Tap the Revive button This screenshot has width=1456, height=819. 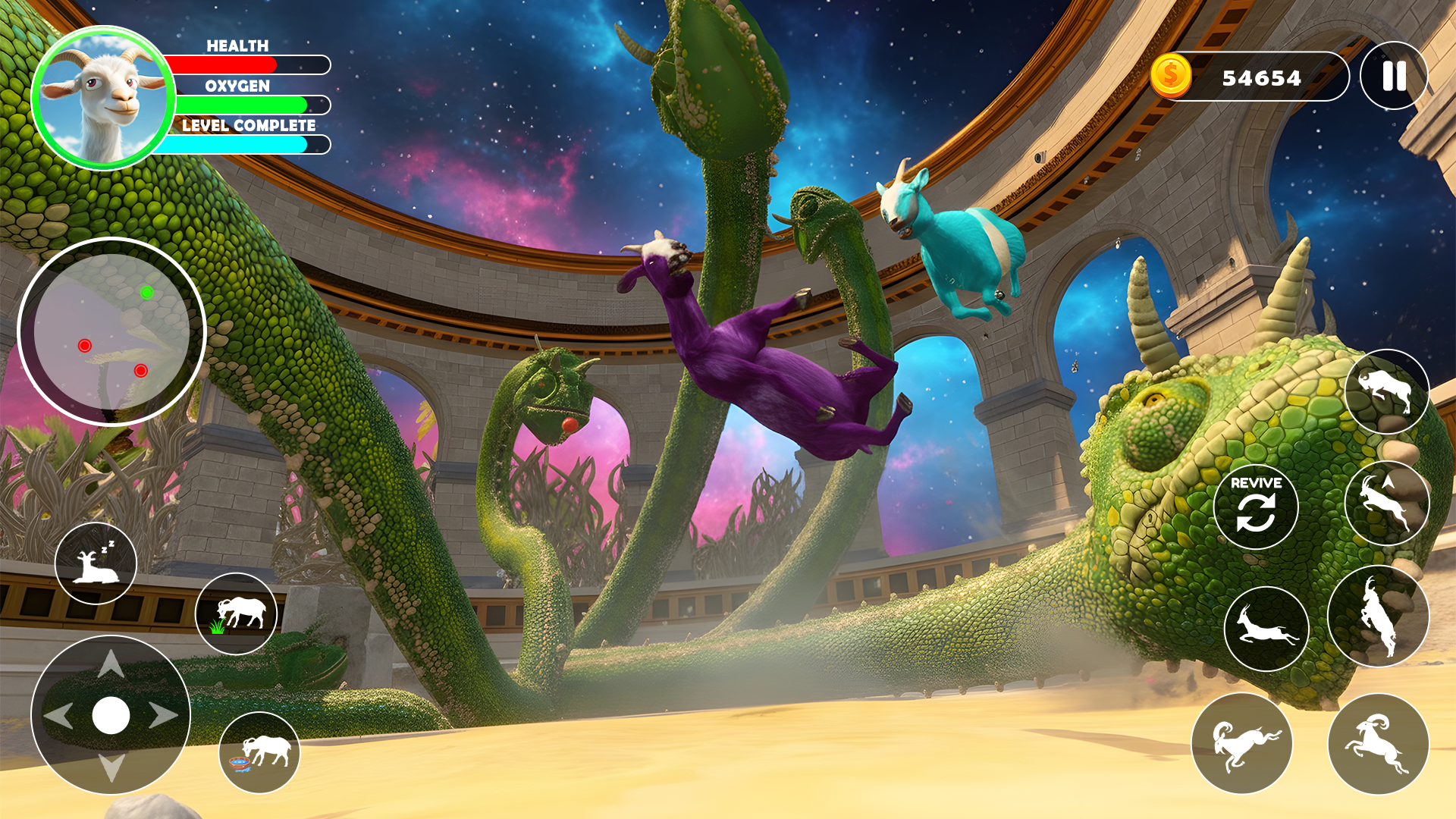1256,507
